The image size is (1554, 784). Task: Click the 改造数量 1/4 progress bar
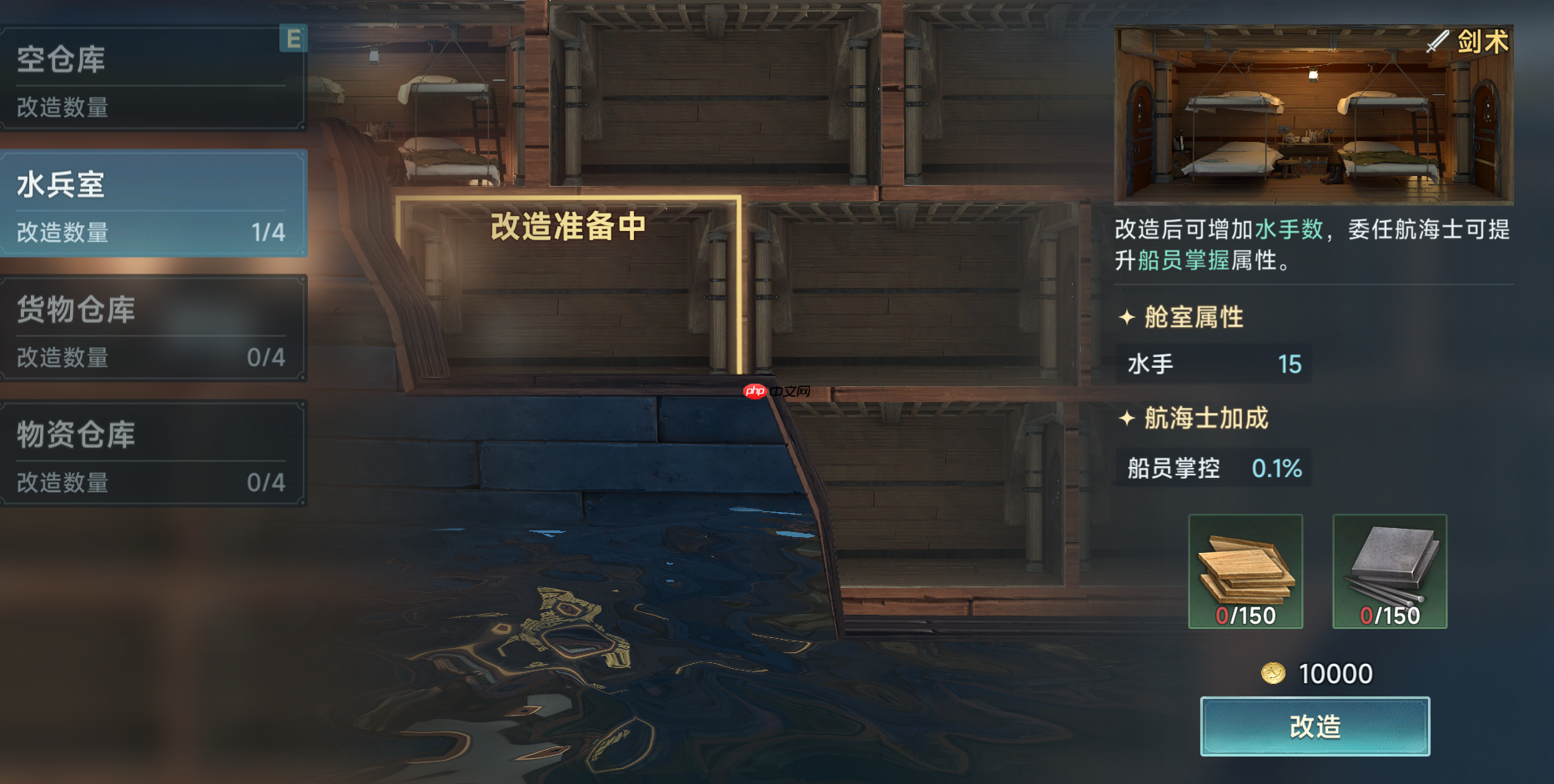tap(154, 233)
